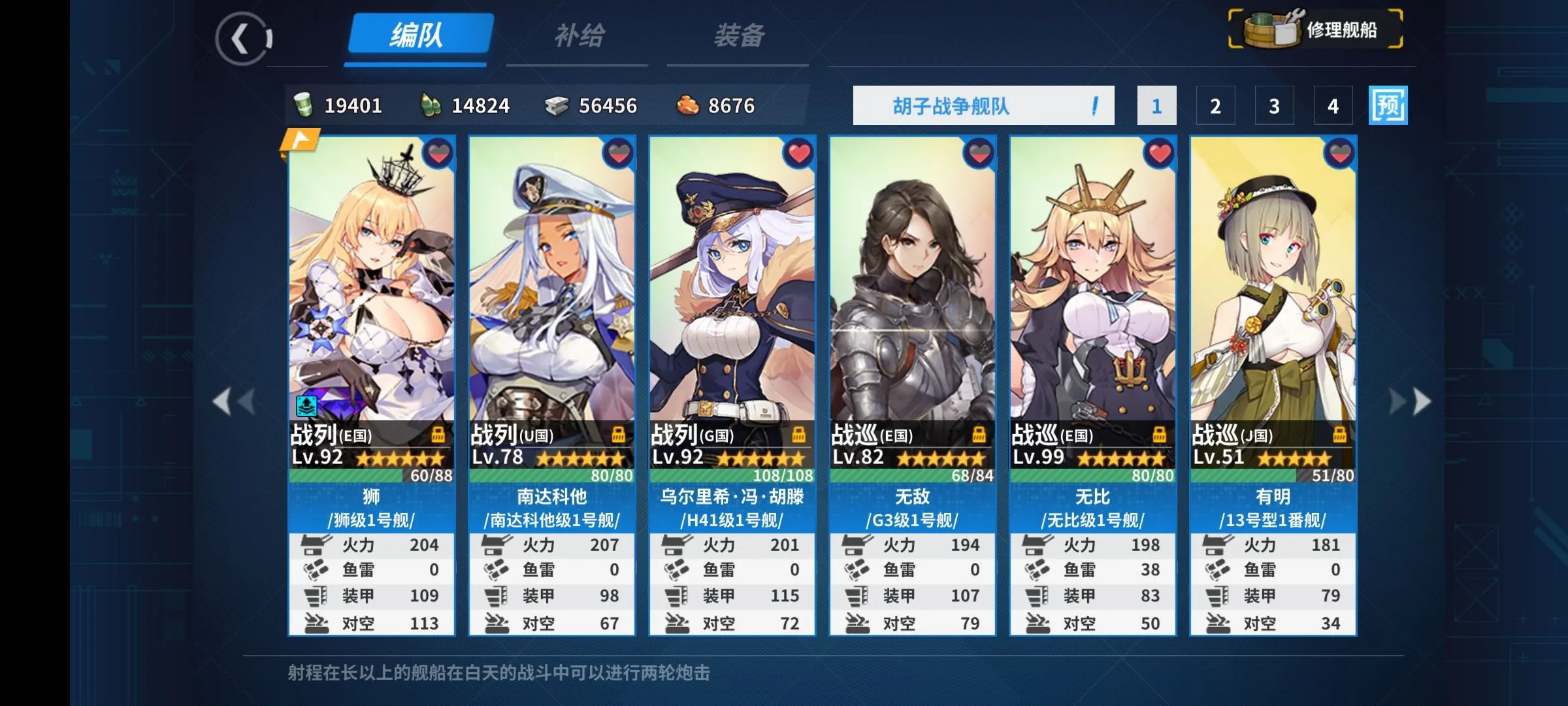Choose fleet number 4
This screenshot has height=706, width=1568.
(1333, 106)
